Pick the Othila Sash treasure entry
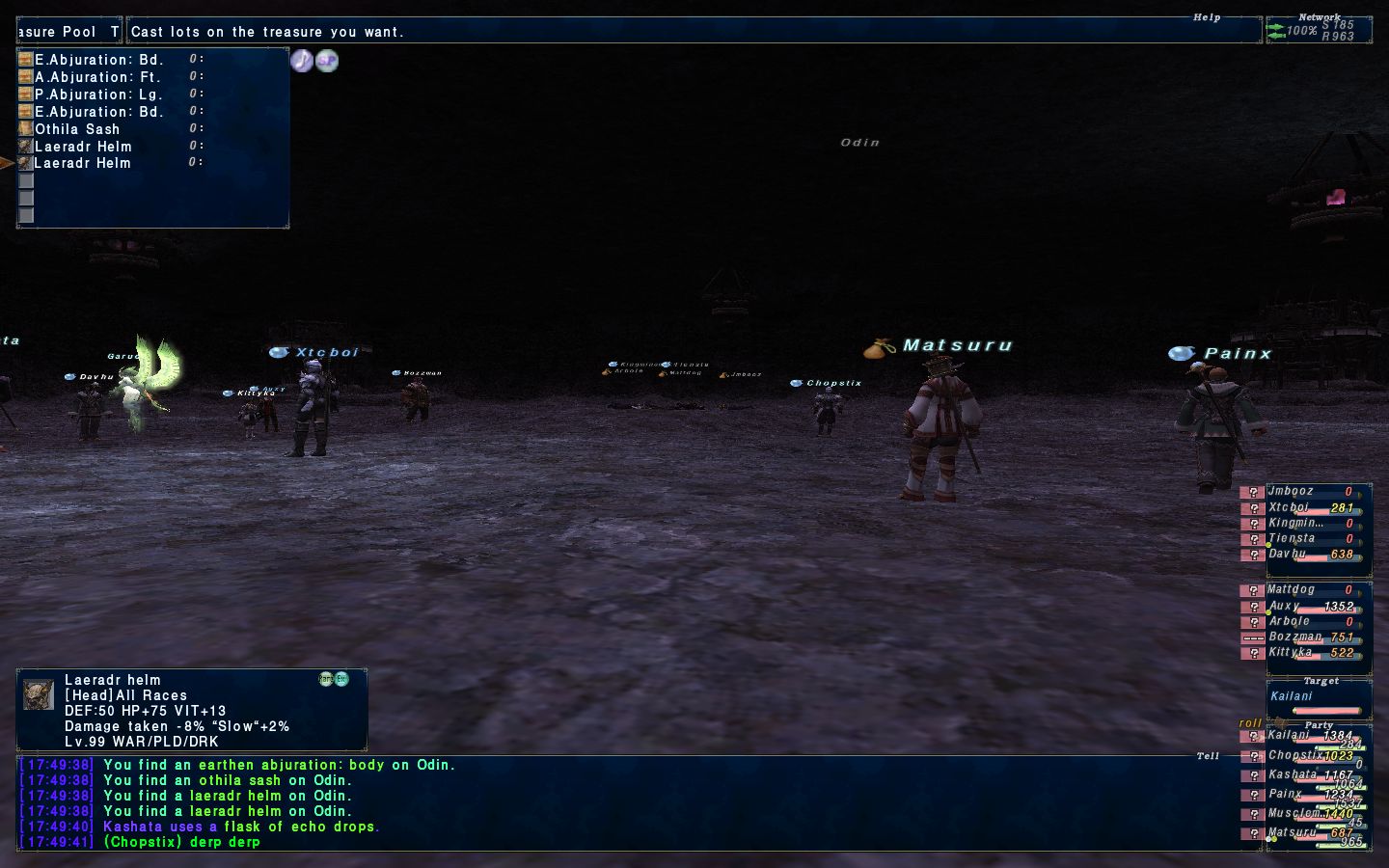The height and width of the screenshot is (868, 1389). pyautogui.click(x=77, y=129)
